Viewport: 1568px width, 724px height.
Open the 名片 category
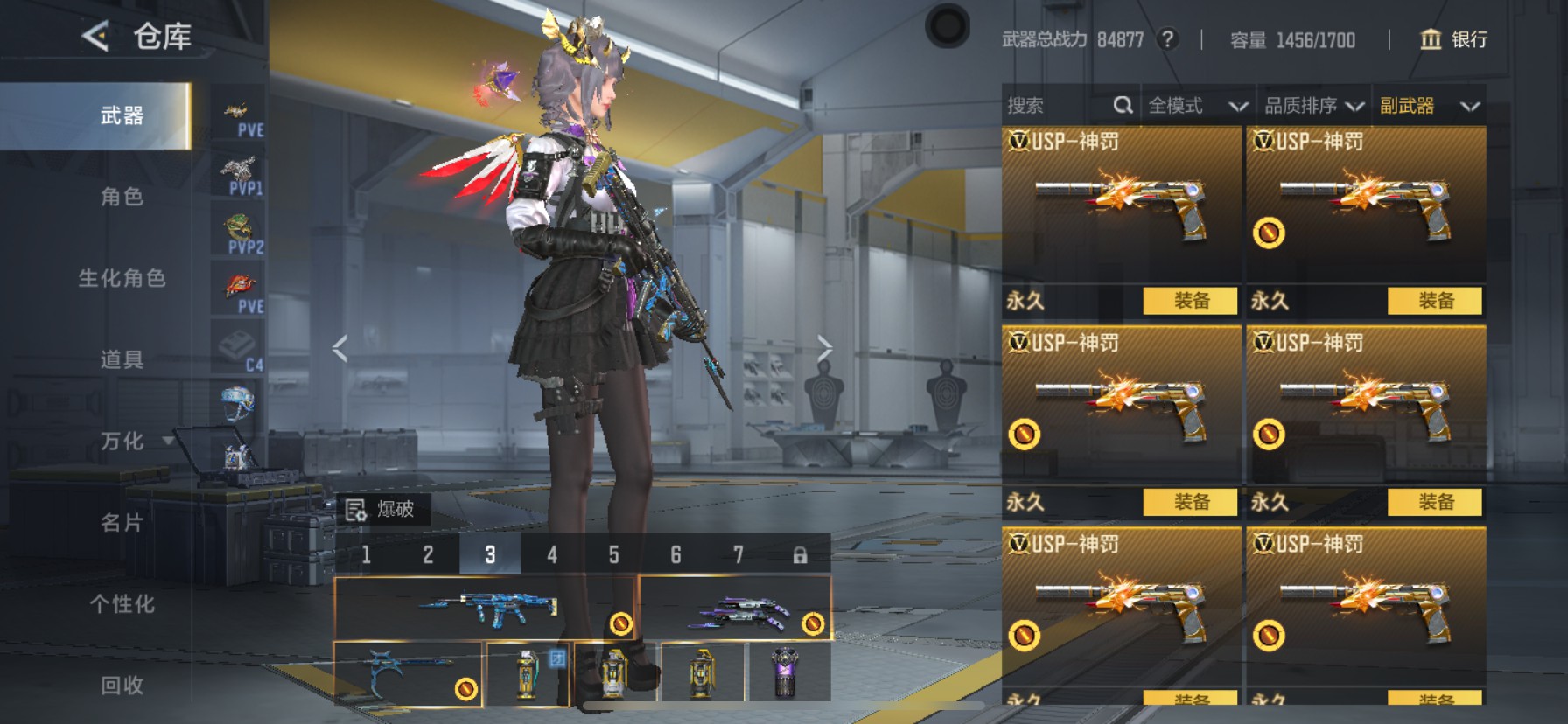tap(122, 523)
